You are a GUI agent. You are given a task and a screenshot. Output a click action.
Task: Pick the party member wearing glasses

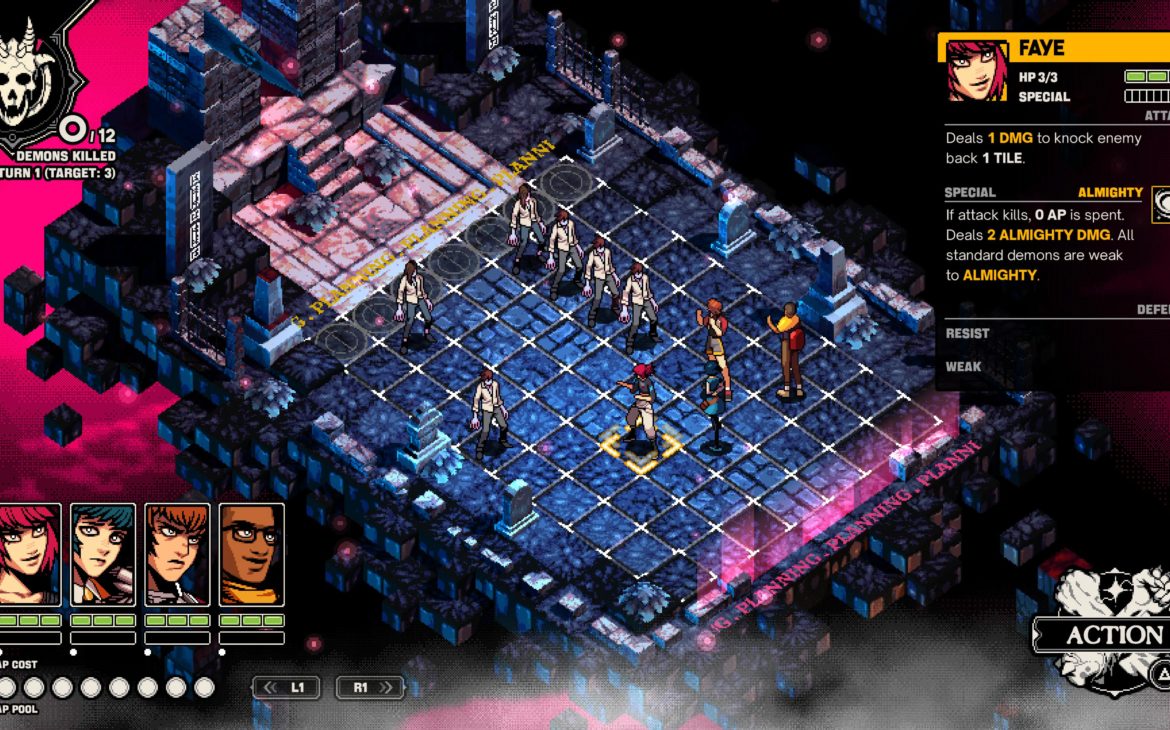coord(251,555)
